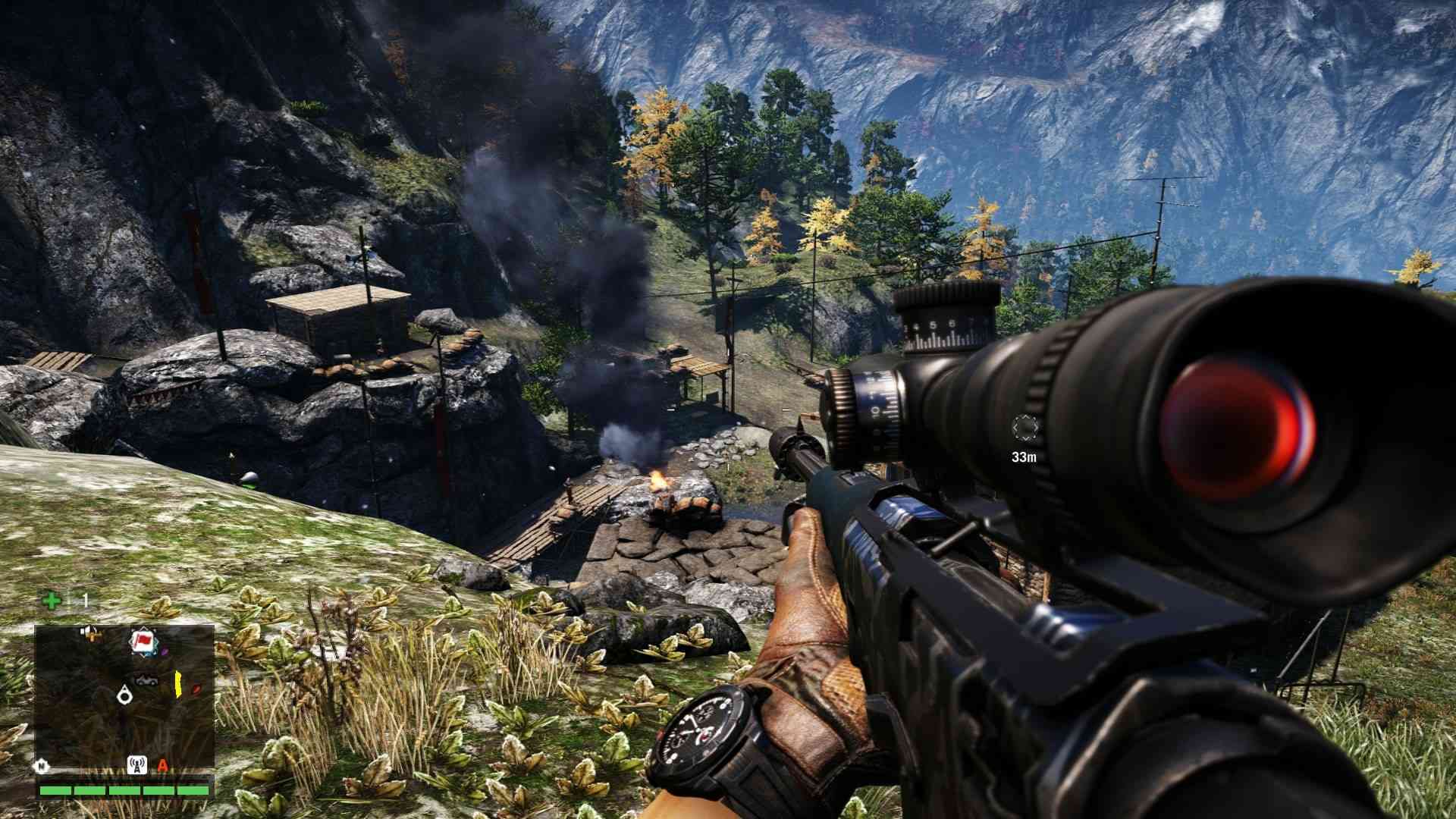
Task: Click the 33m waypoint marker
Action: coord(1024,429)
